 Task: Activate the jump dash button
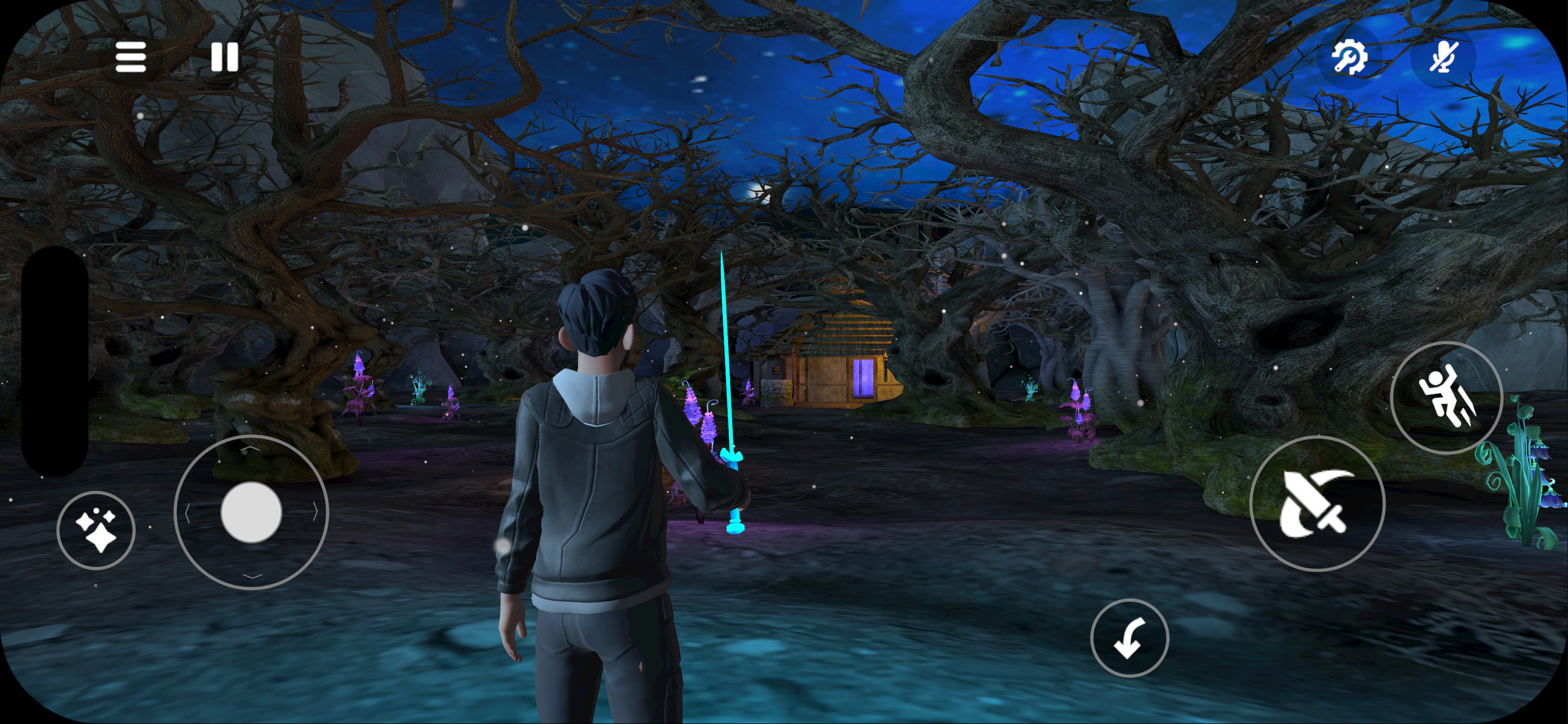[x=1446, y=398]
